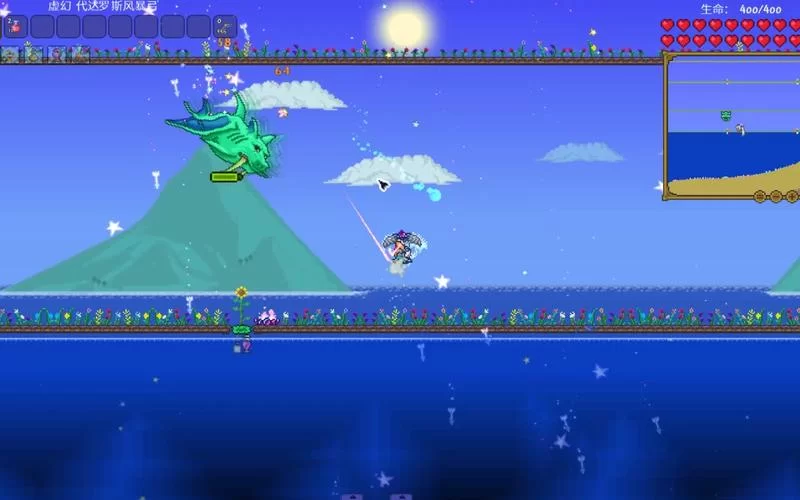Select the last hotbar slot holding an item

(225, 26)
